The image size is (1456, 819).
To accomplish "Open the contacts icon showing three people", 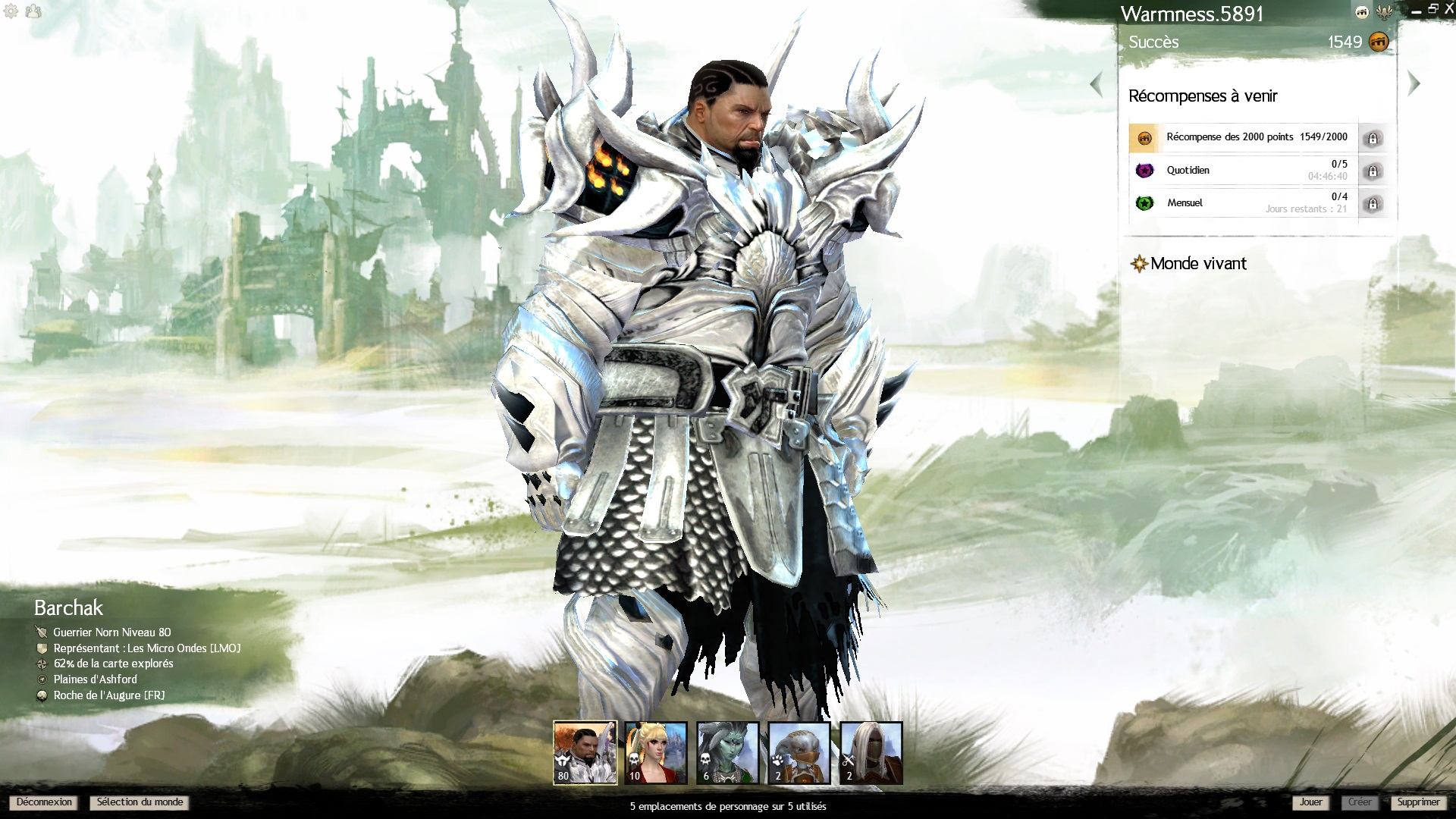I will (33, 11).
